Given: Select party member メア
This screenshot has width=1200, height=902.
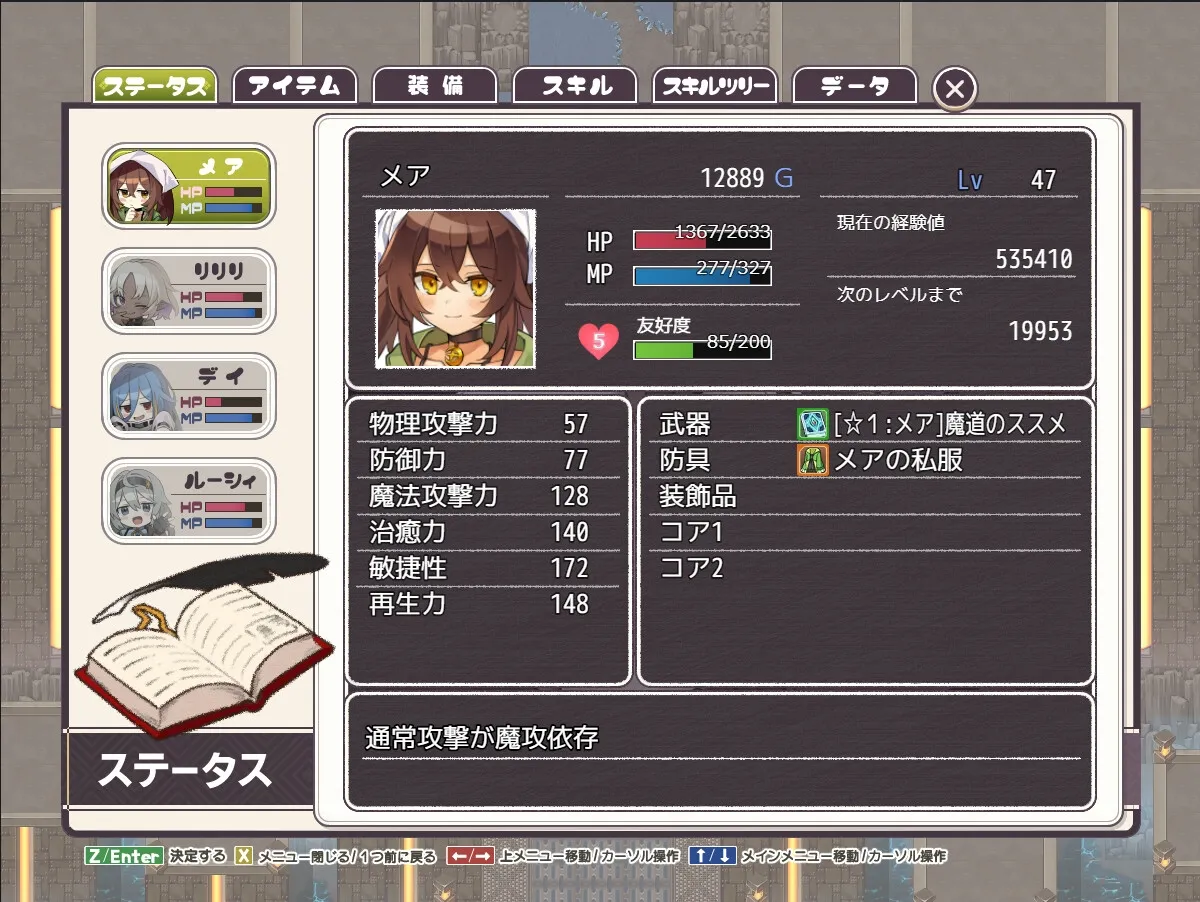Looking at the screenshot, I should click(x=189, y=186).
